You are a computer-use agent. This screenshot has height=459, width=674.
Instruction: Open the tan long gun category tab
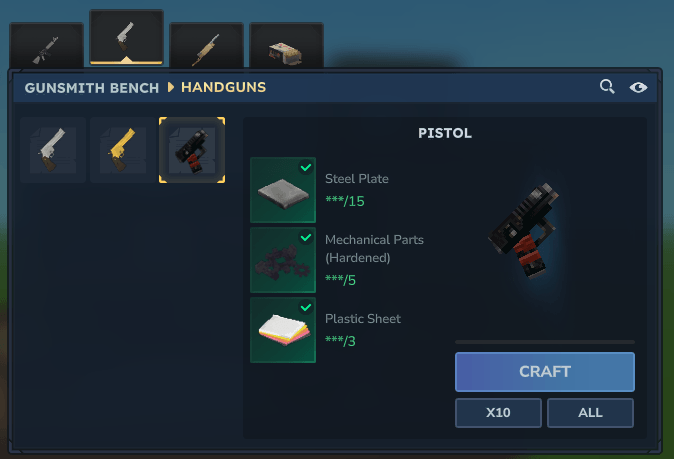[x=206, y=46]
